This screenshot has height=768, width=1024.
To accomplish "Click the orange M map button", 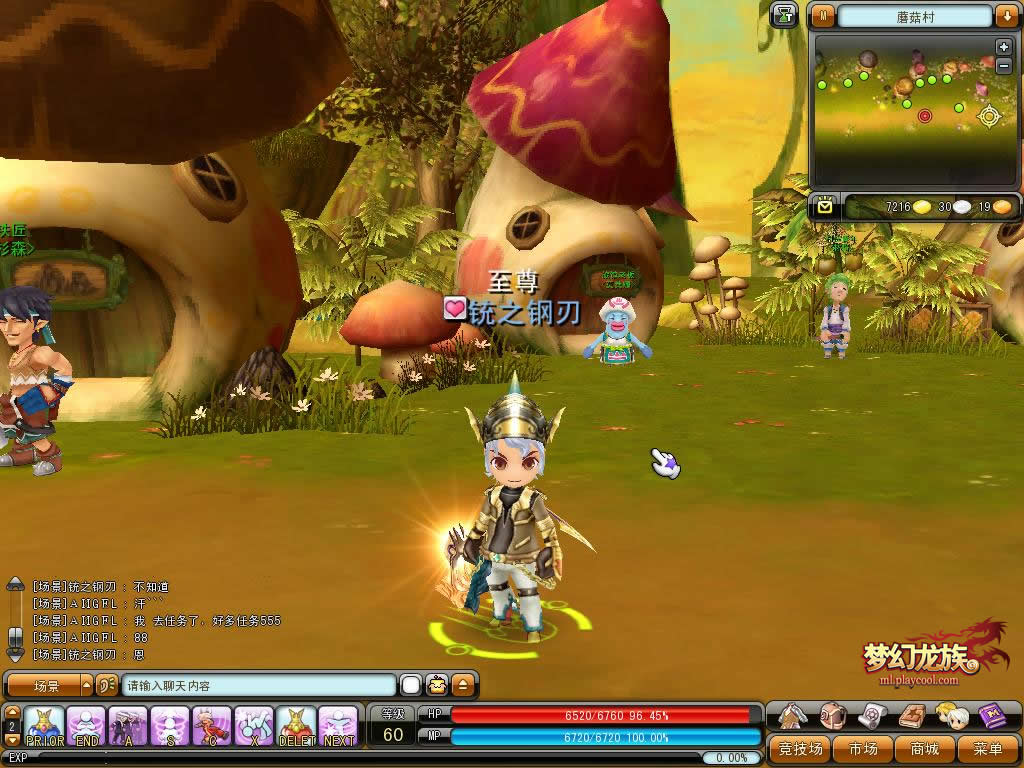I will tap(823, 16).
